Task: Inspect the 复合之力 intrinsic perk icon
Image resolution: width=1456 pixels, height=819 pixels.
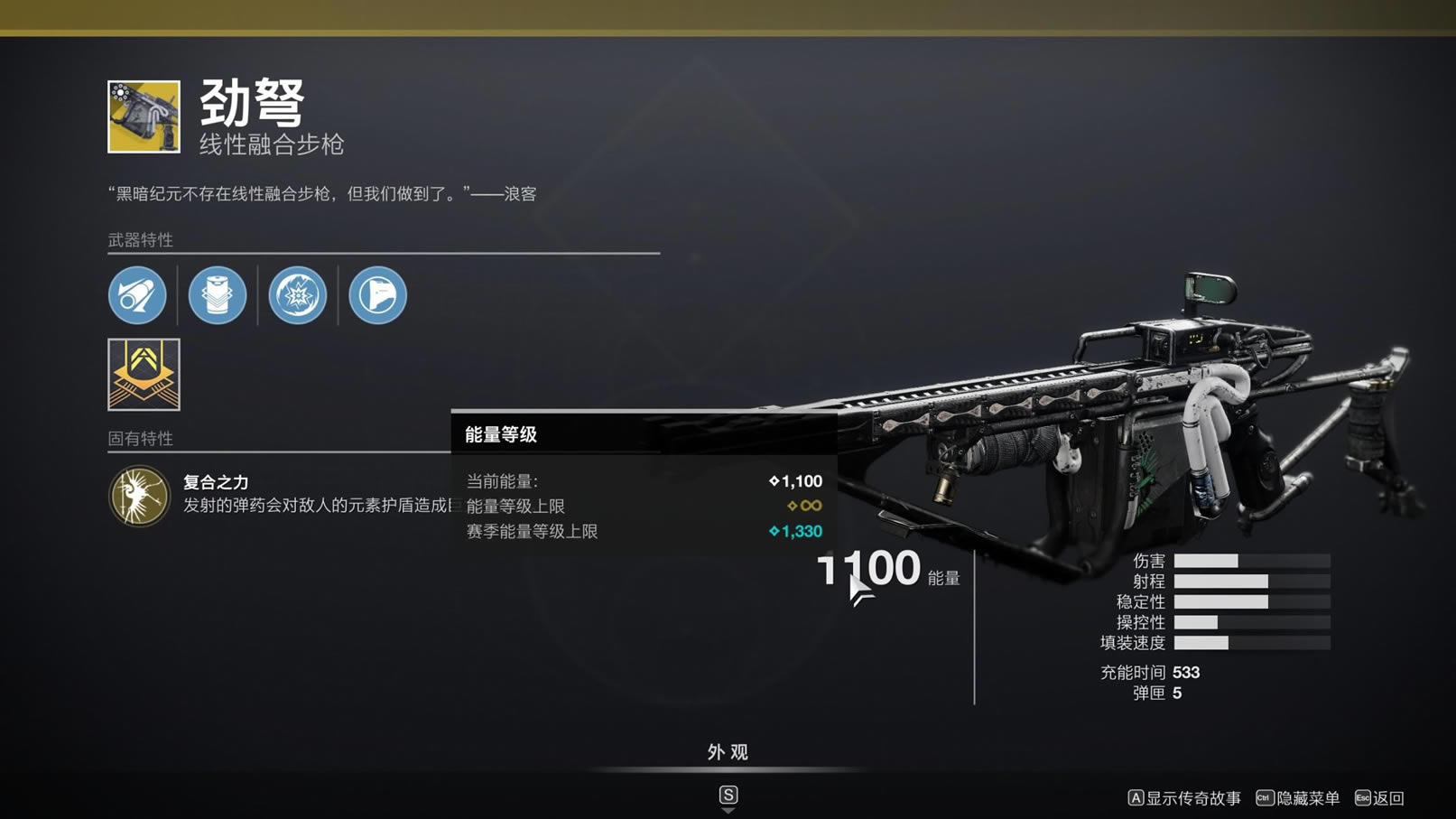Action: click(139, 496)
